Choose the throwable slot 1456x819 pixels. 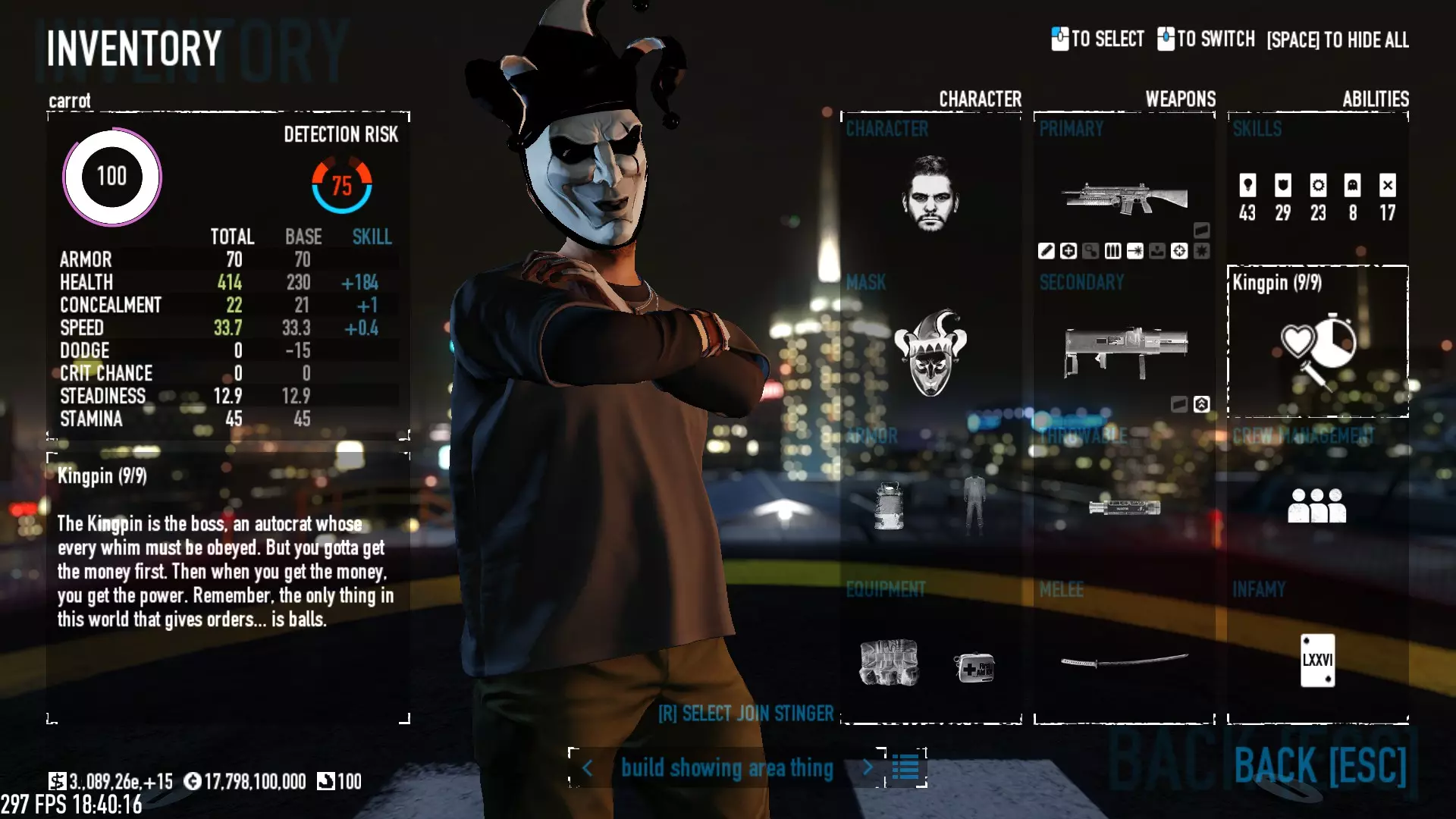(1124, 507)
